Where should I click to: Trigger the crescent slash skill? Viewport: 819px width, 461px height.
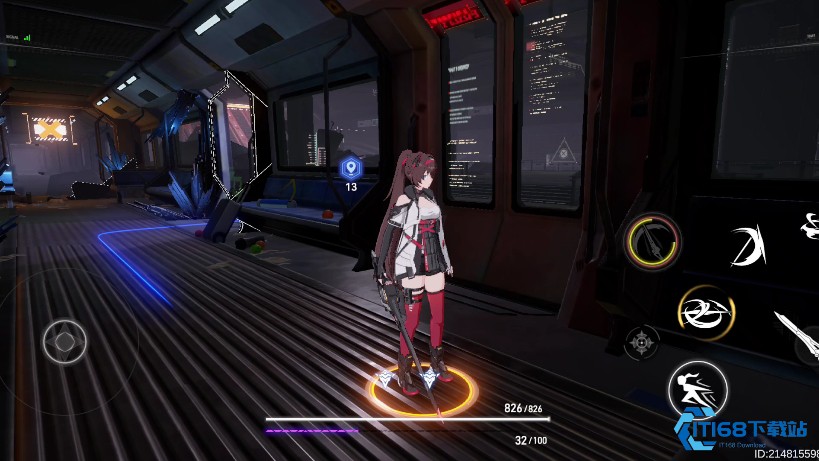tap(746, 246)
